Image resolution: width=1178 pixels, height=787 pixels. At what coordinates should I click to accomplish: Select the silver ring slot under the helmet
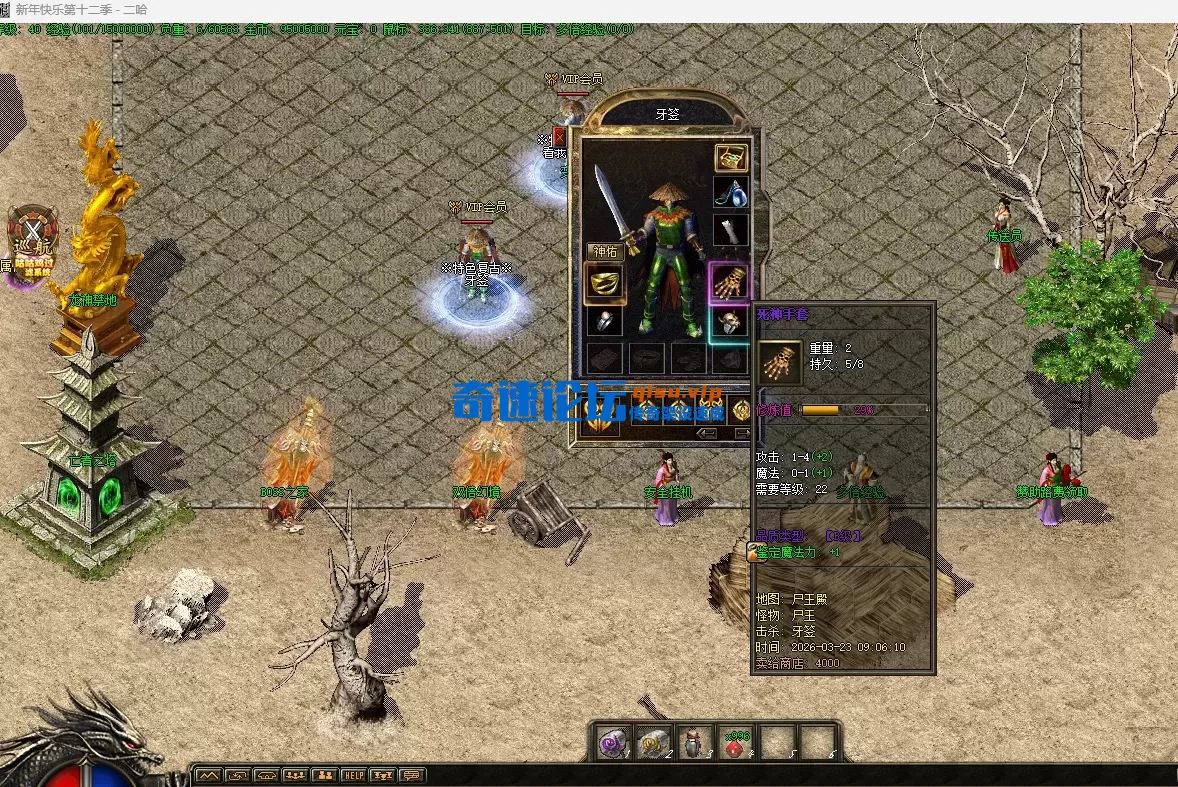click(604, 321)
